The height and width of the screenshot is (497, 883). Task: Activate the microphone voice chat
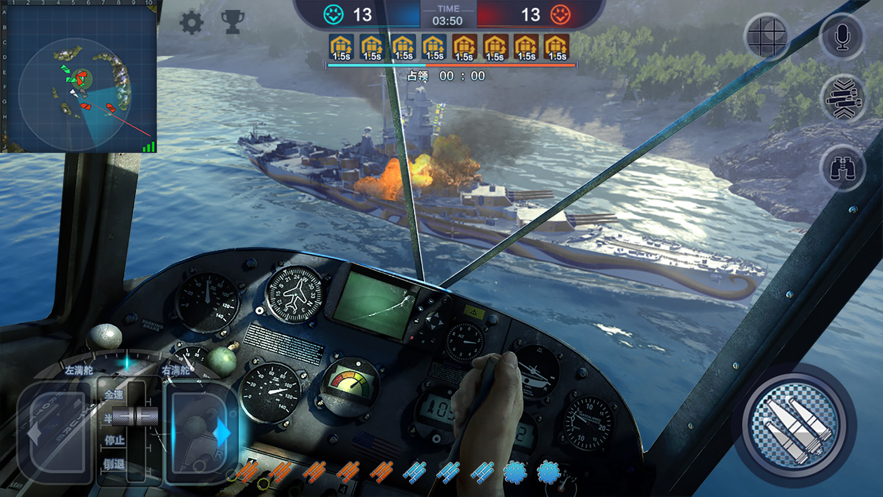tap(842, 37)
